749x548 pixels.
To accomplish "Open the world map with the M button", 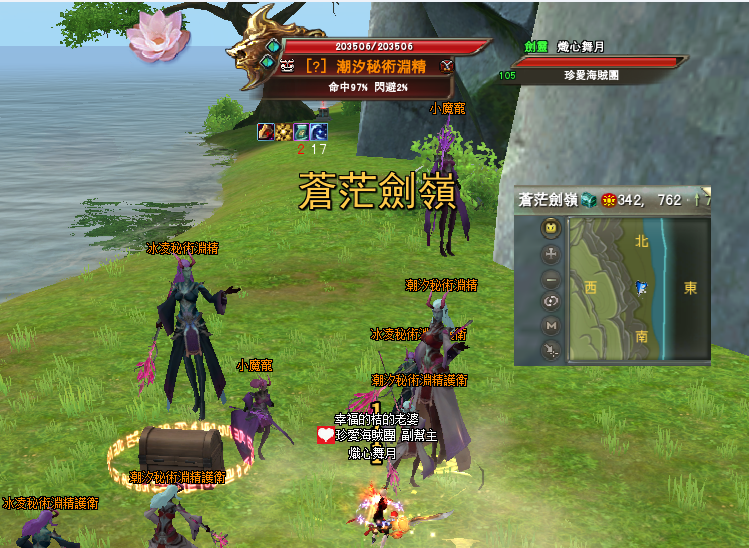I will (x=551, y=326).
